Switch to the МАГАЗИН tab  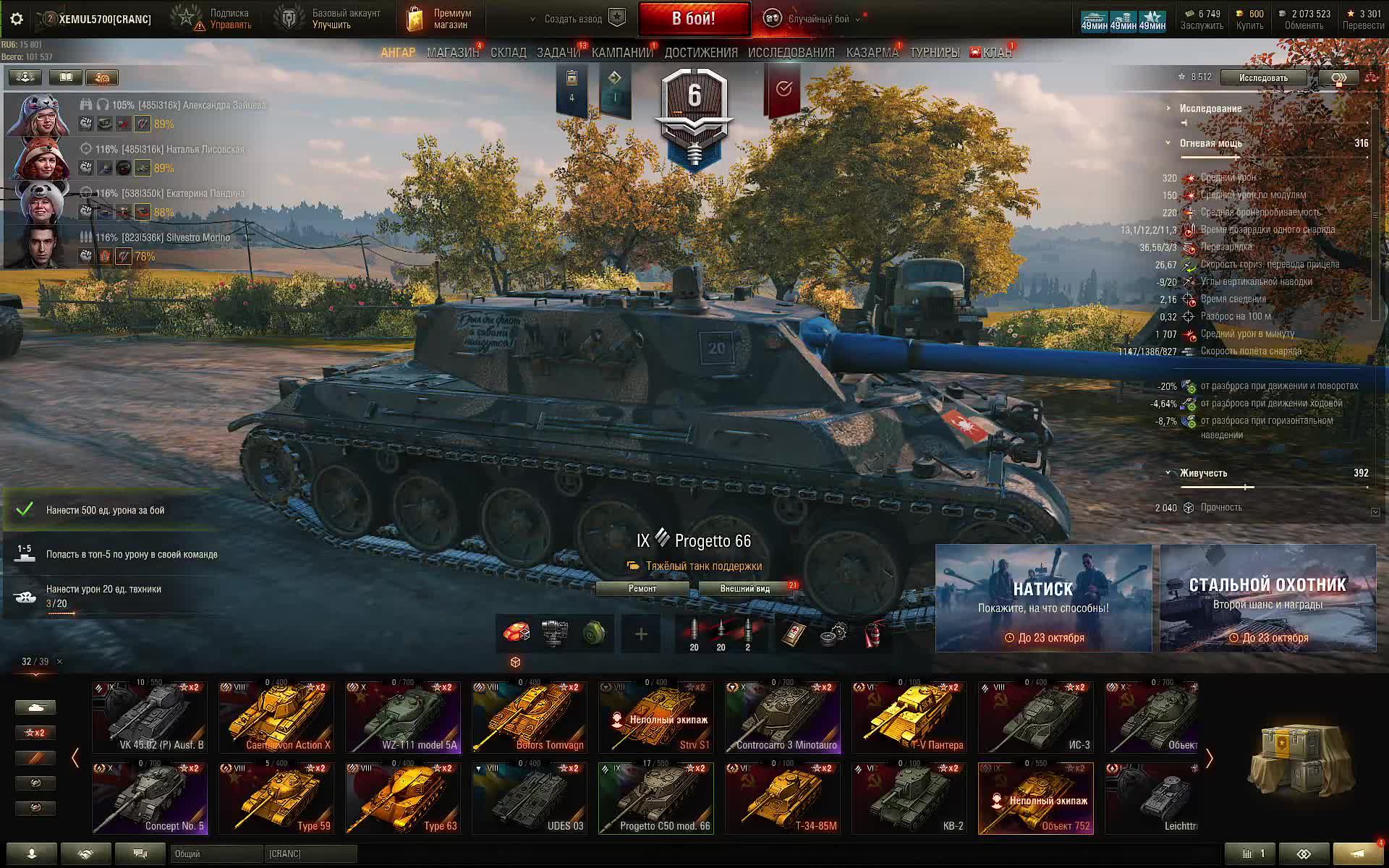pyautogui.click(x=452, y=53)
